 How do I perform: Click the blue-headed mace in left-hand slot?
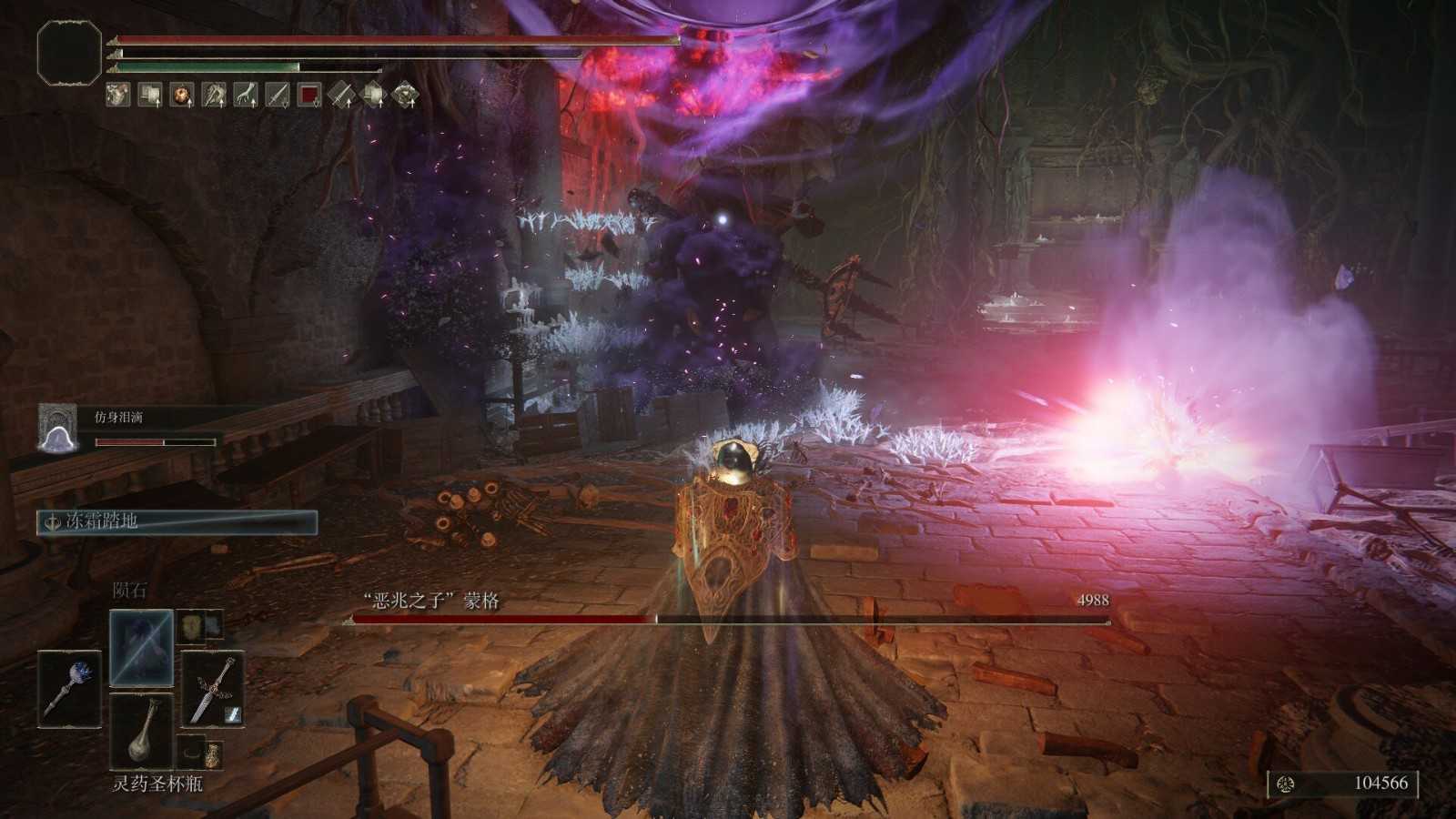[70, 689]
